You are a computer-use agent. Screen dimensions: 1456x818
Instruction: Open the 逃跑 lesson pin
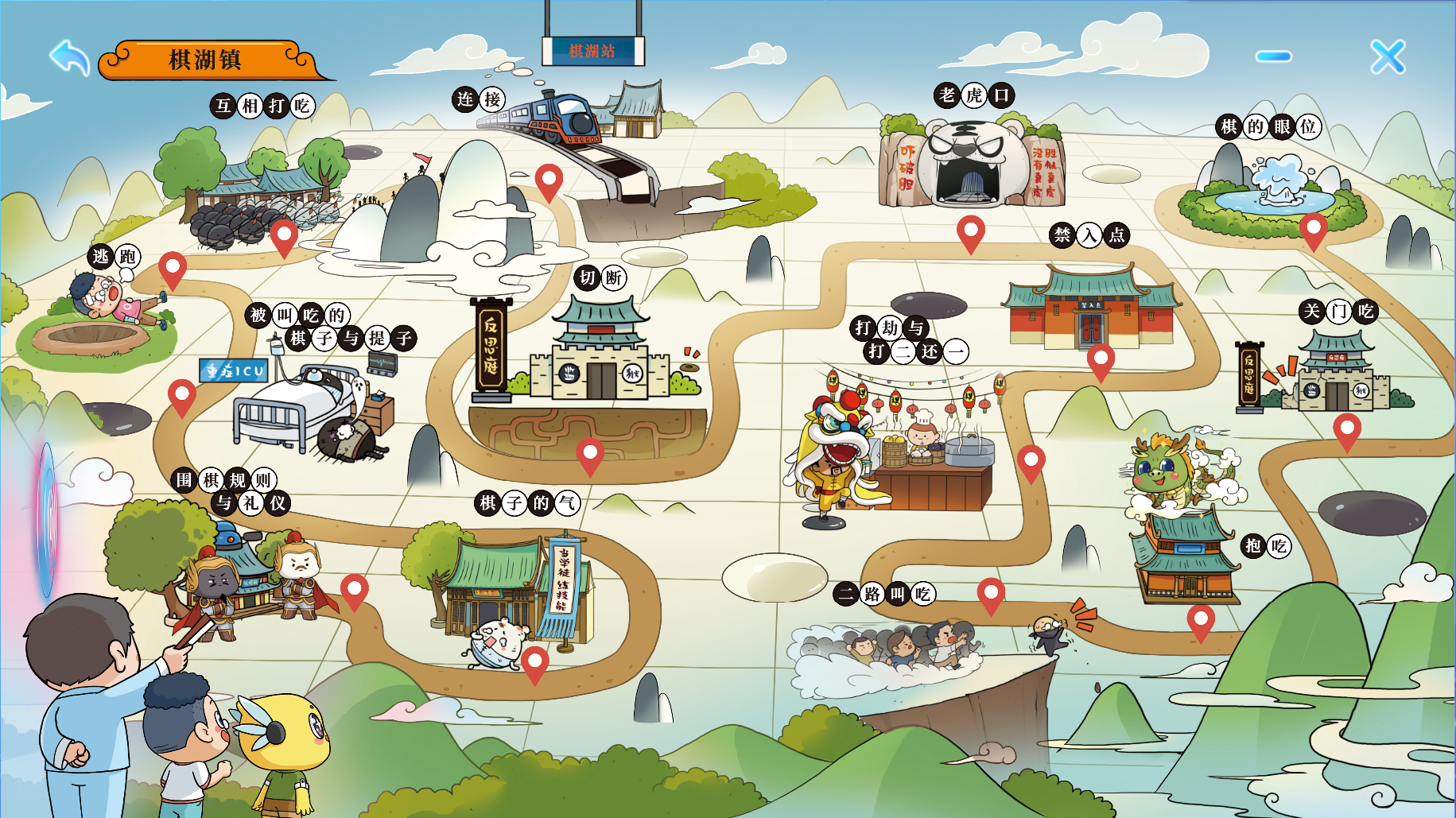173,267
